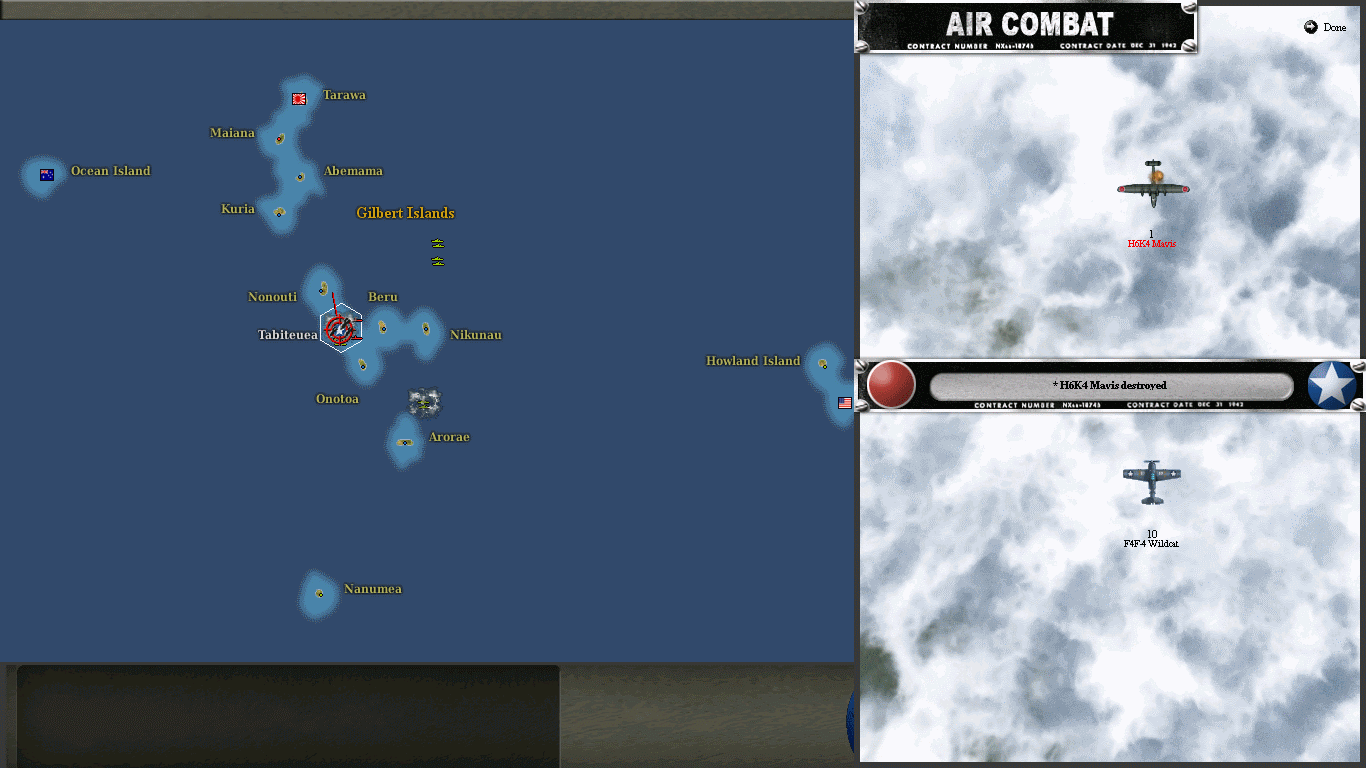Click the lower ship icon below Gilbert Islands label
This screenshot has width=1366, height=768.
[436, 261]
